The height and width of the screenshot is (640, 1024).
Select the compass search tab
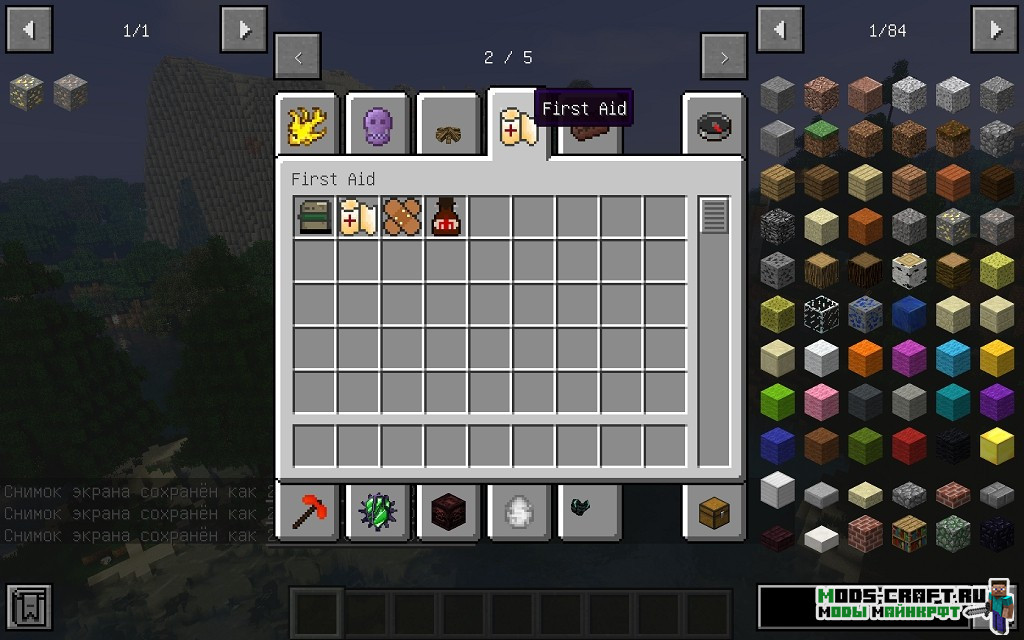(714, 126)
